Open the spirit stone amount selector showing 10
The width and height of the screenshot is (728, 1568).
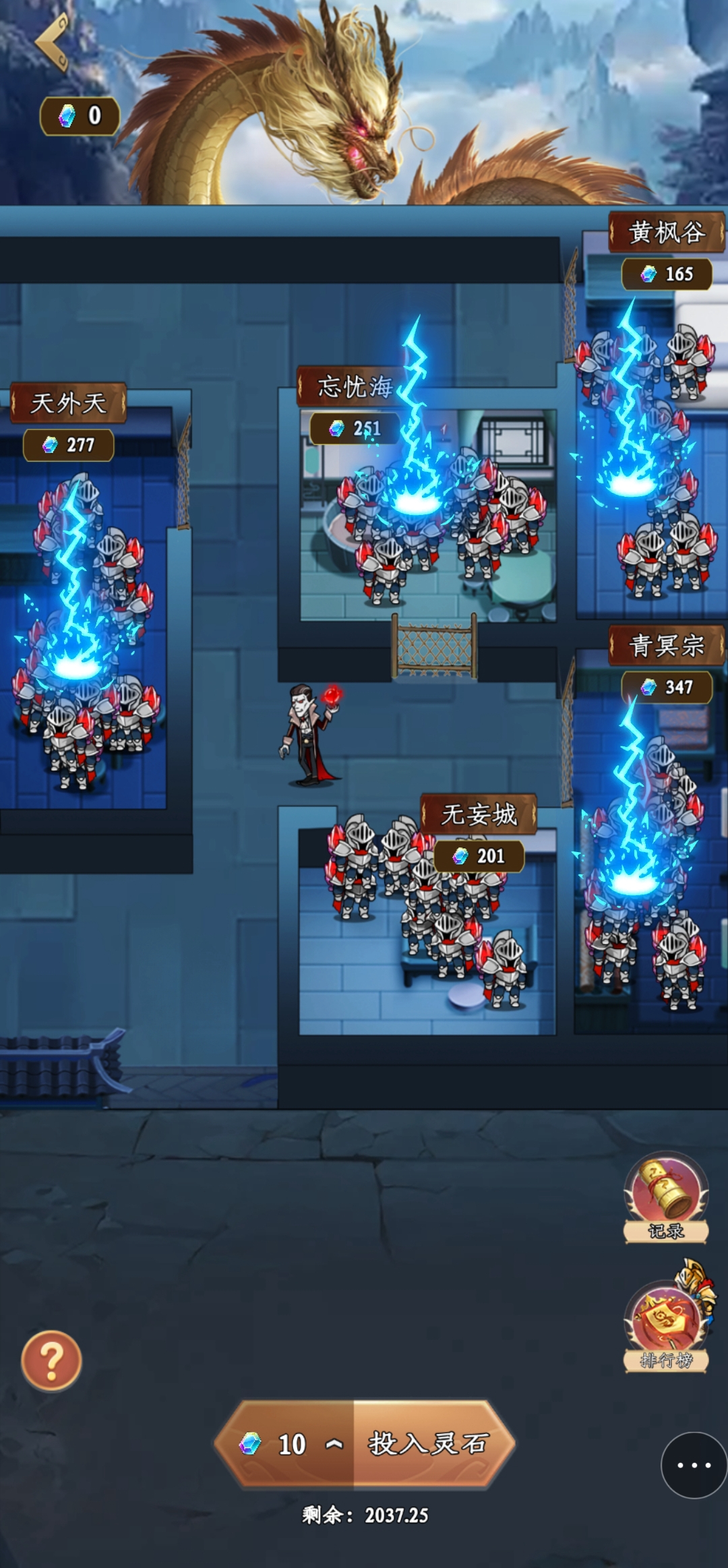click(291, 1443)
